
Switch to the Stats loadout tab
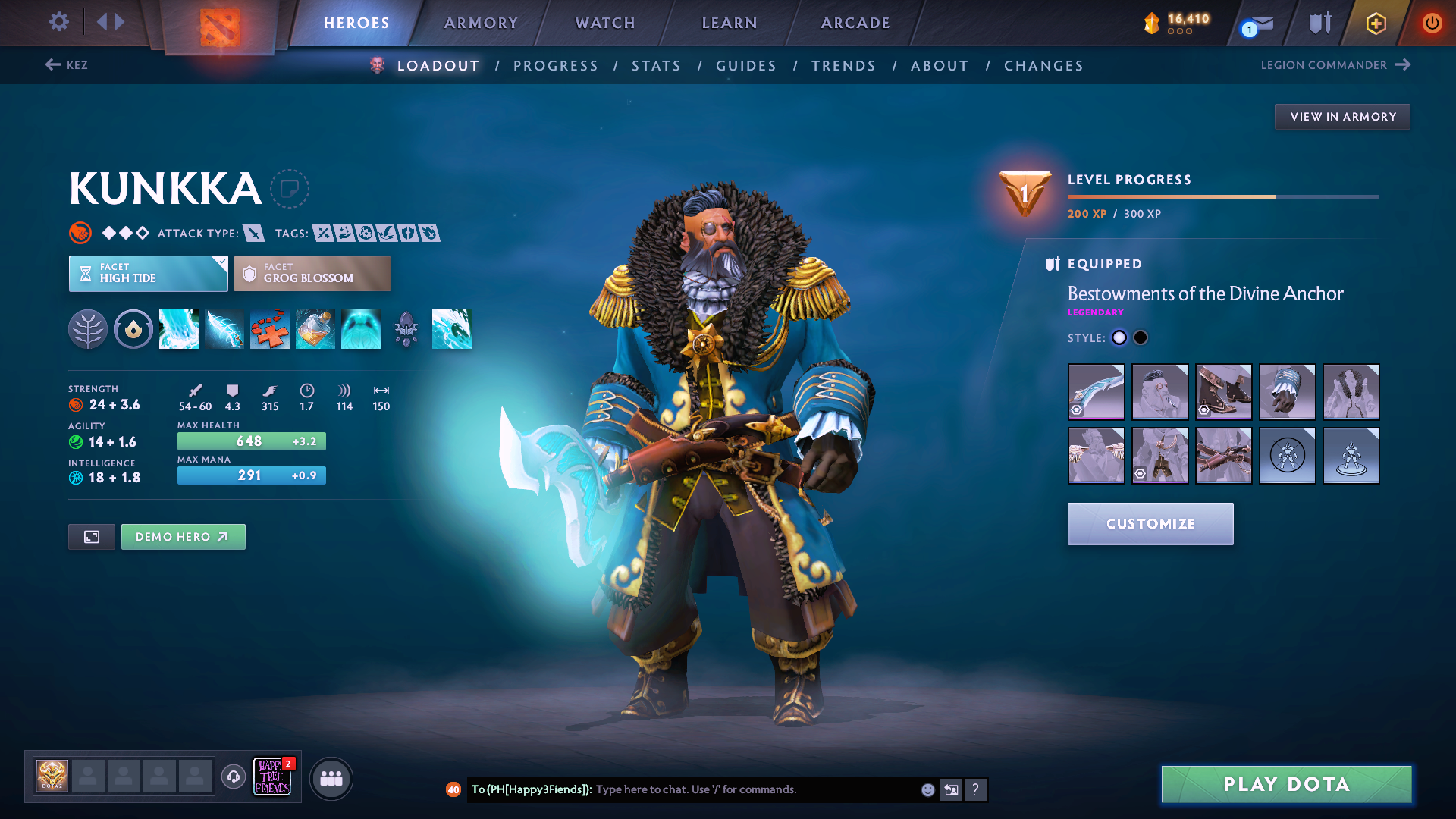(x=656, y=66)
